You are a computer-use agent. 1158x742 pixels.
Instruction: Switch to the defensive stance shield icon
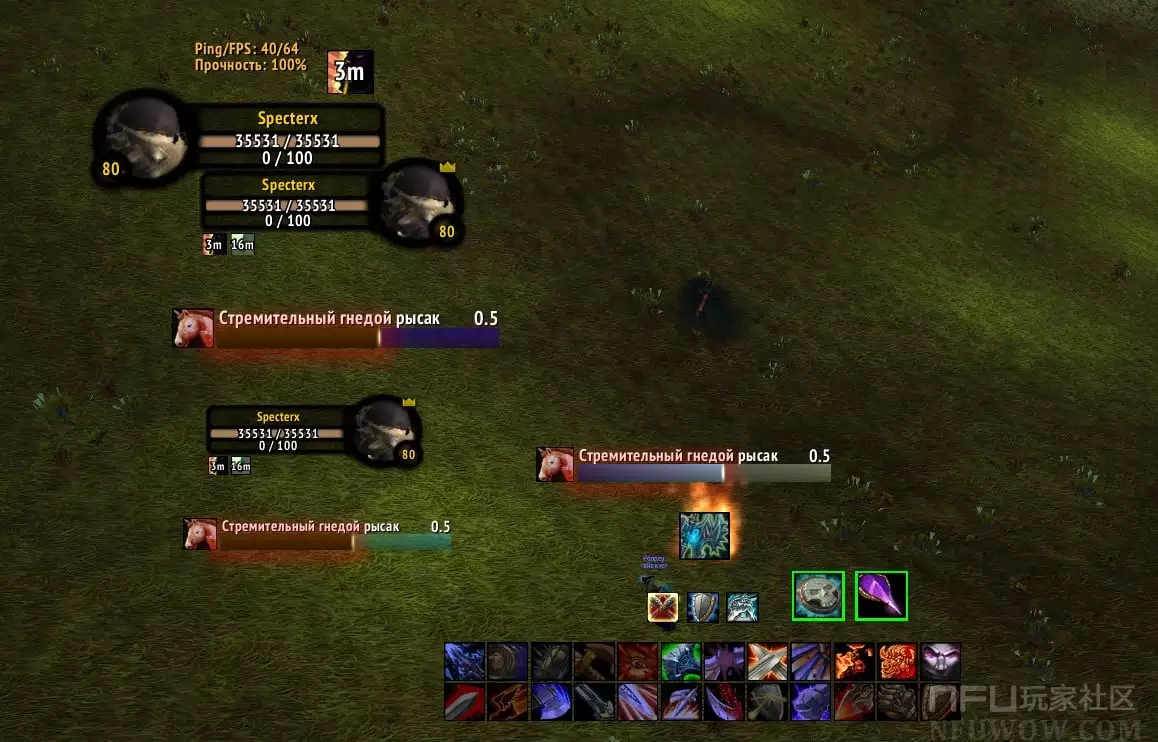(702, 607)
